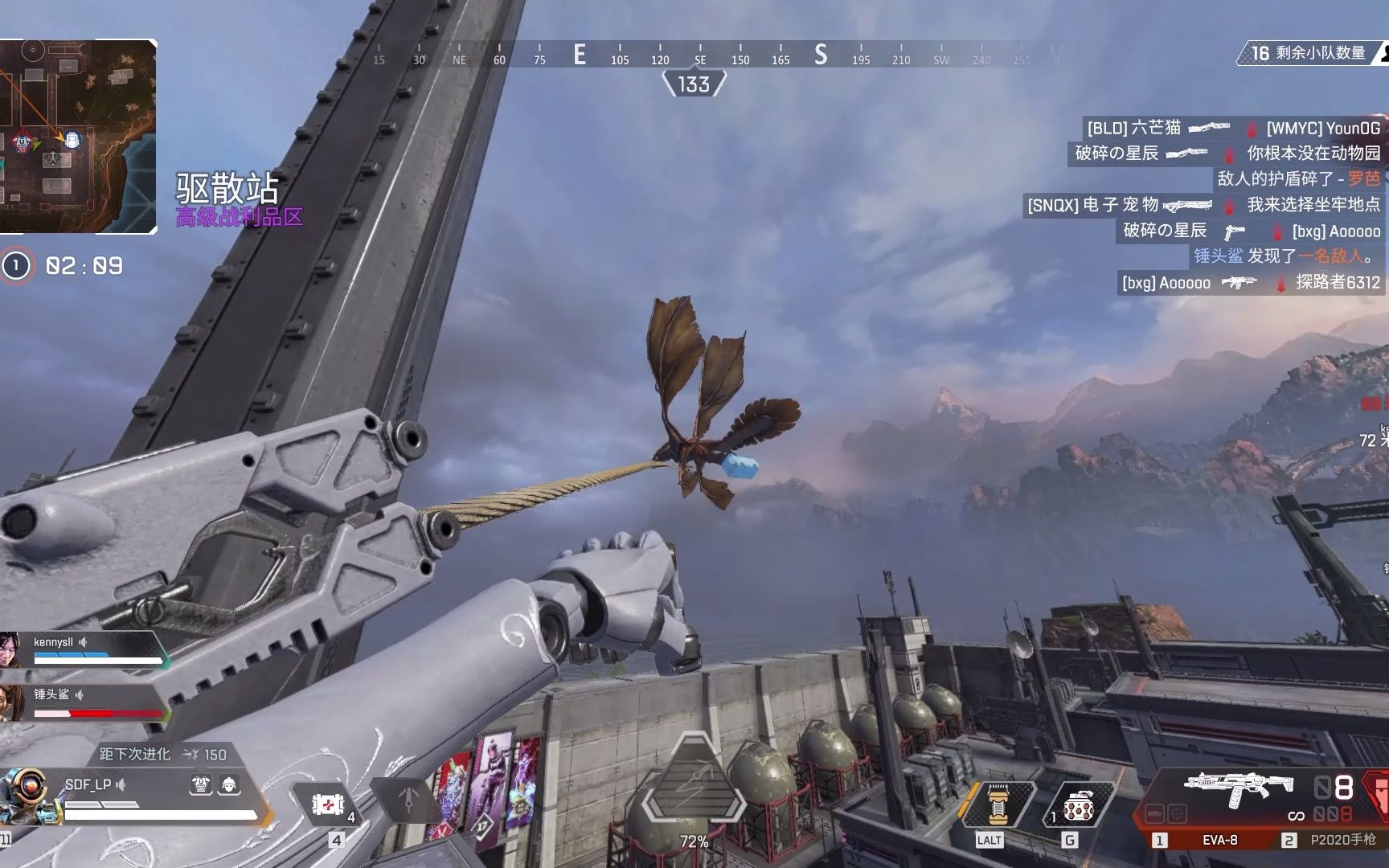Switch to the EVA-8 weapon slot
The width and height of the screenshot is (1389, 868).
click(x=1219, y=840)
